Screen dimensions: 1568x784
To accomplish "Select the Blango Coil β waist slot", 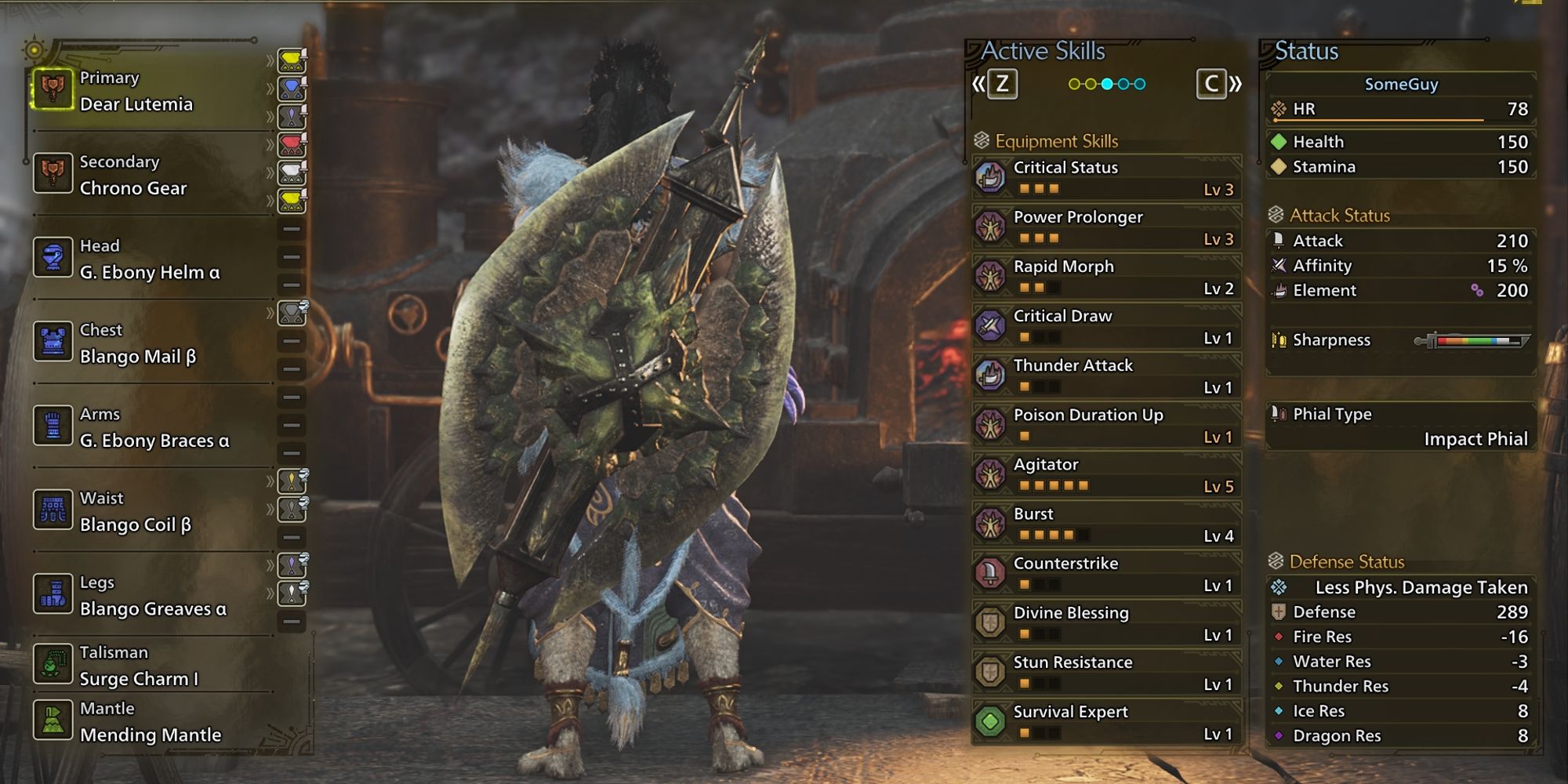I will [149, 511].
